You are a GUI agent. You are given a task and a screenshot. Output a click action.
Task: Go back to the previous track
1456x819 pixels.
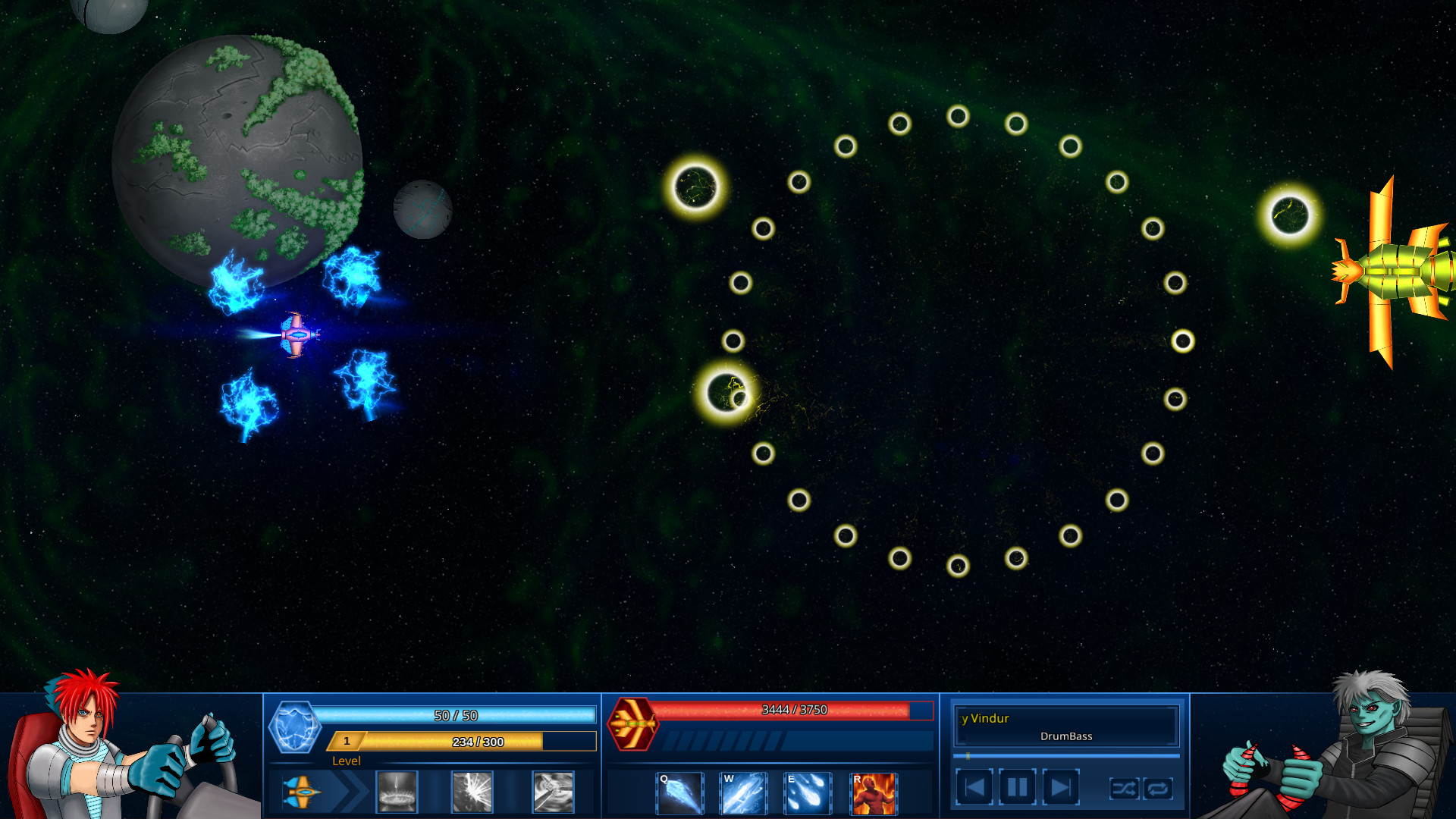[976, 786]
